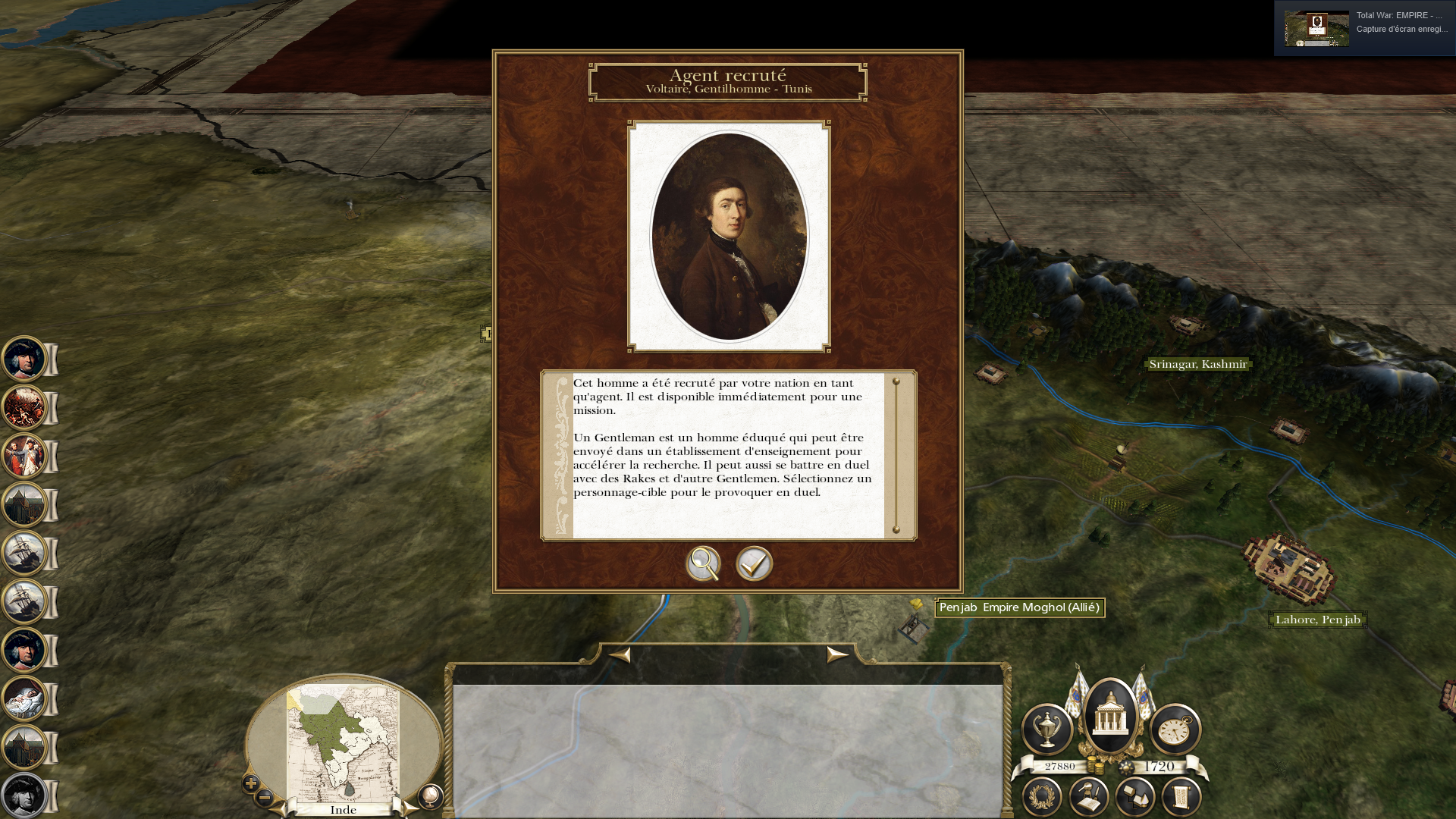
Task: Open the greyed-out portrait notification
Action: [x=24, y=795]
